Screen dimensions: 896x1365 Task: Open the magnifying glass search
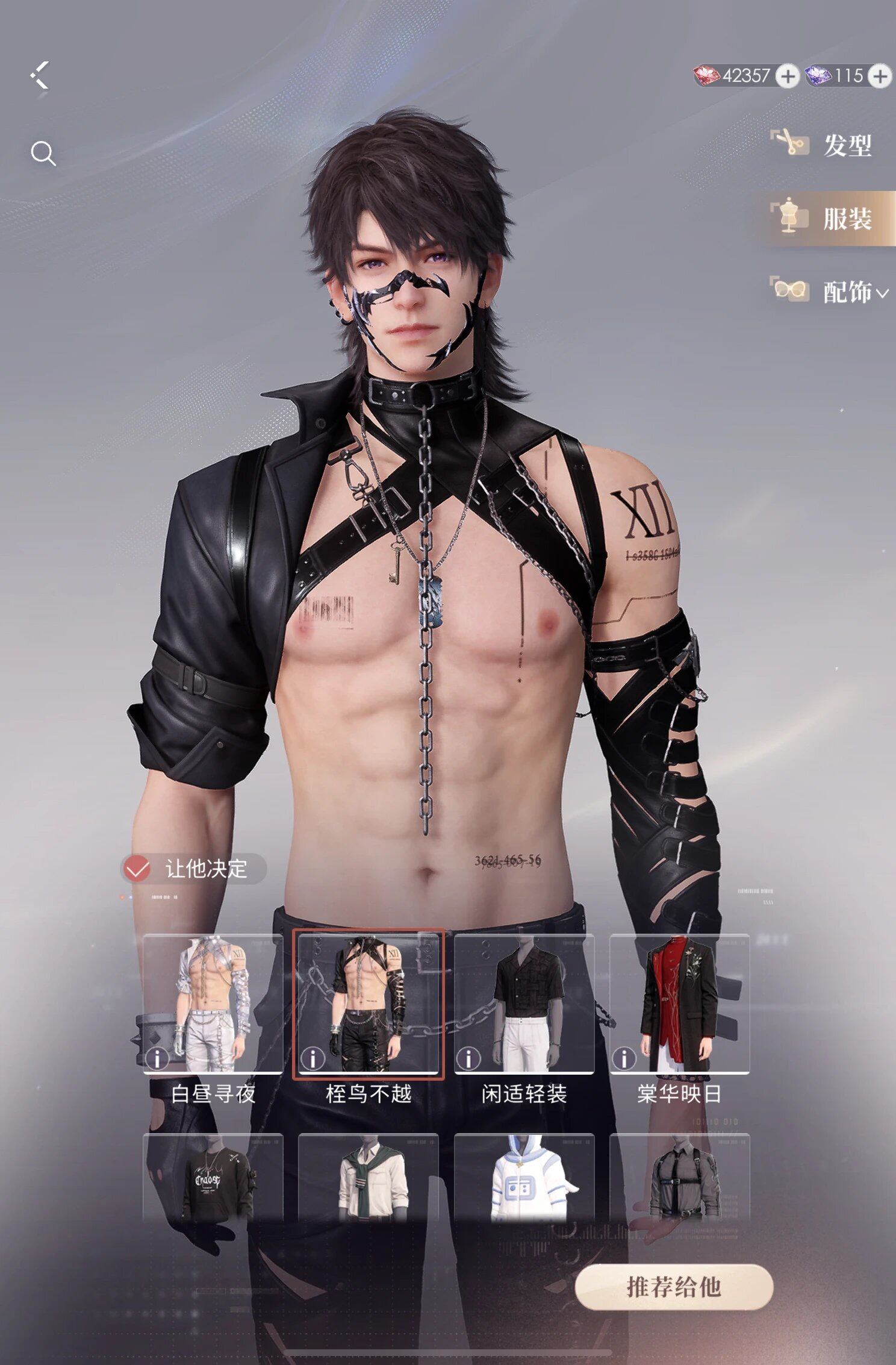coord(43,154)
